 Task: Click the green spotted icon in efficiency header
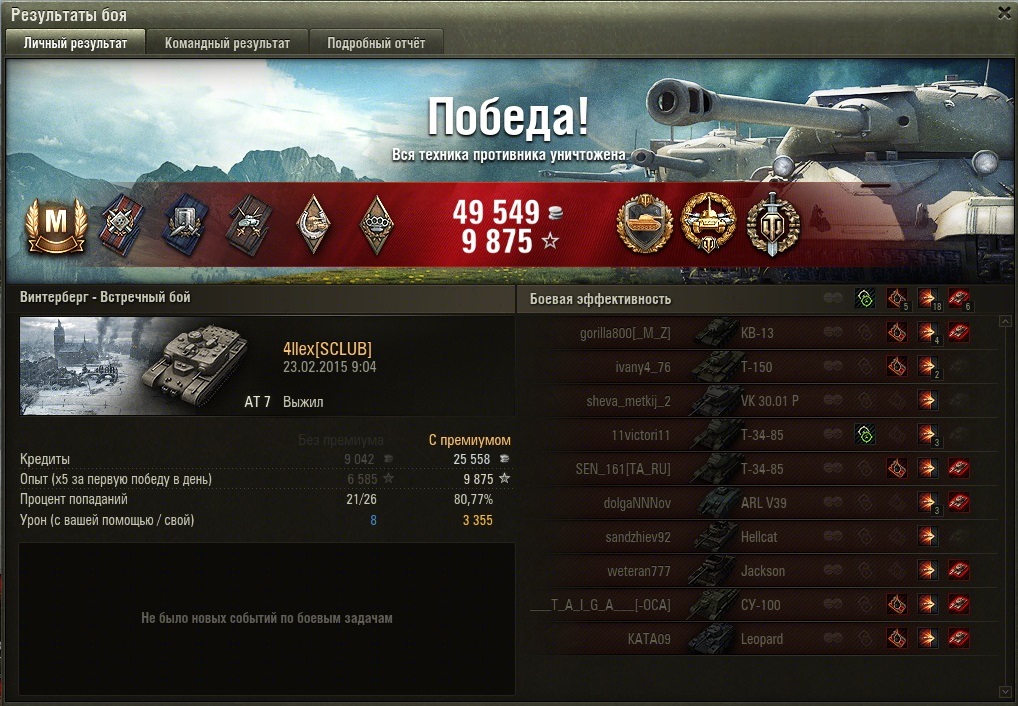865,298
